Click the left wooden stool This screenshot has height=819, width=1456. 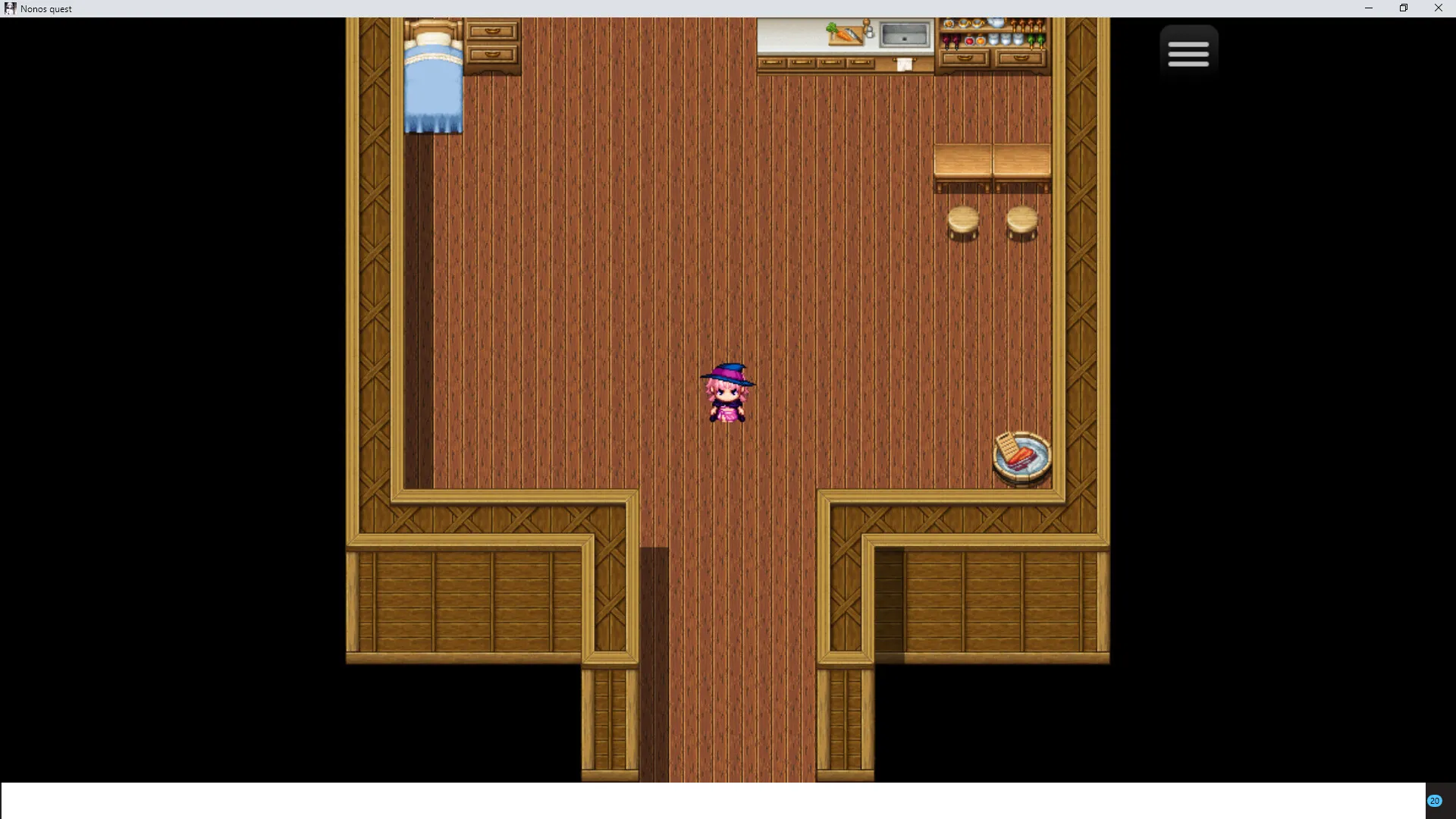click(962, 224)
